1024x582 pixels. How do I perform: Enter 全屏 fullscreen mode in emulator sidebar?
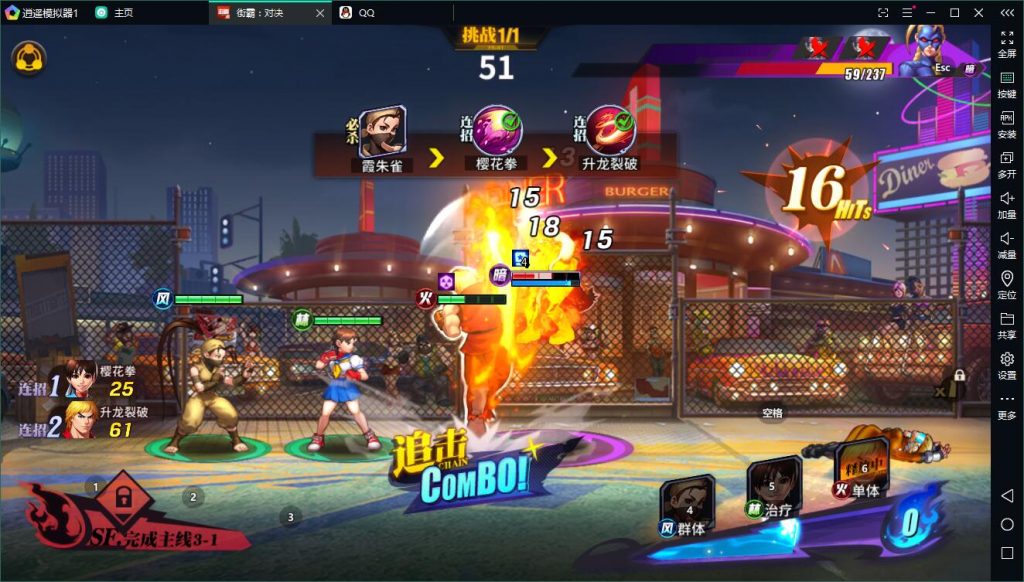(x=1007, y=43)
